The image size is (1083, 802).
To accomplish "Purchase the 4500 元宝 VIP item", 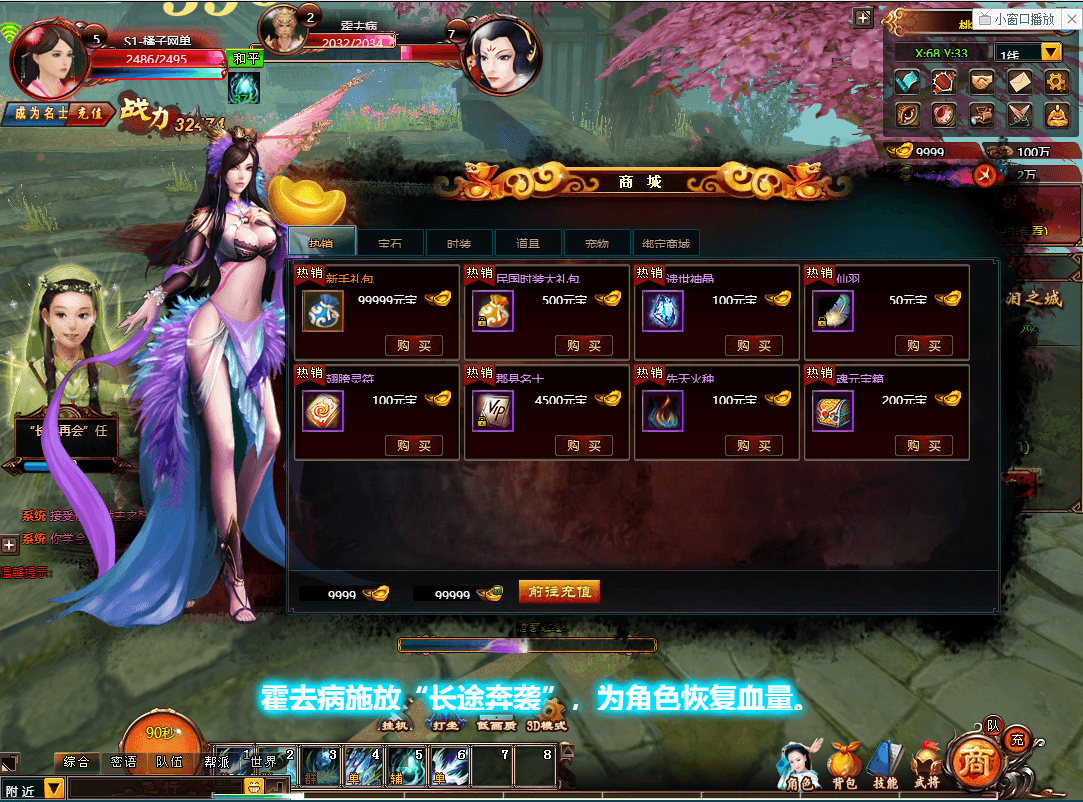I will pyautogui.click(x=584, y=446).
